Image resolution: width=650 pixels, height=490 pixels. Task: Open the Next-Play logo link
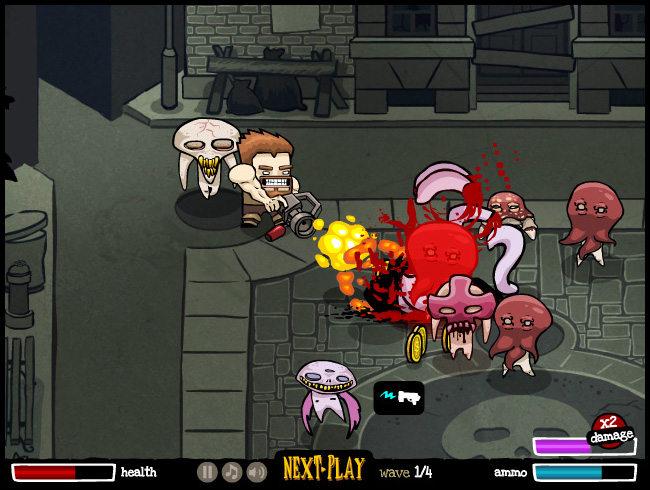coord(322,468)
